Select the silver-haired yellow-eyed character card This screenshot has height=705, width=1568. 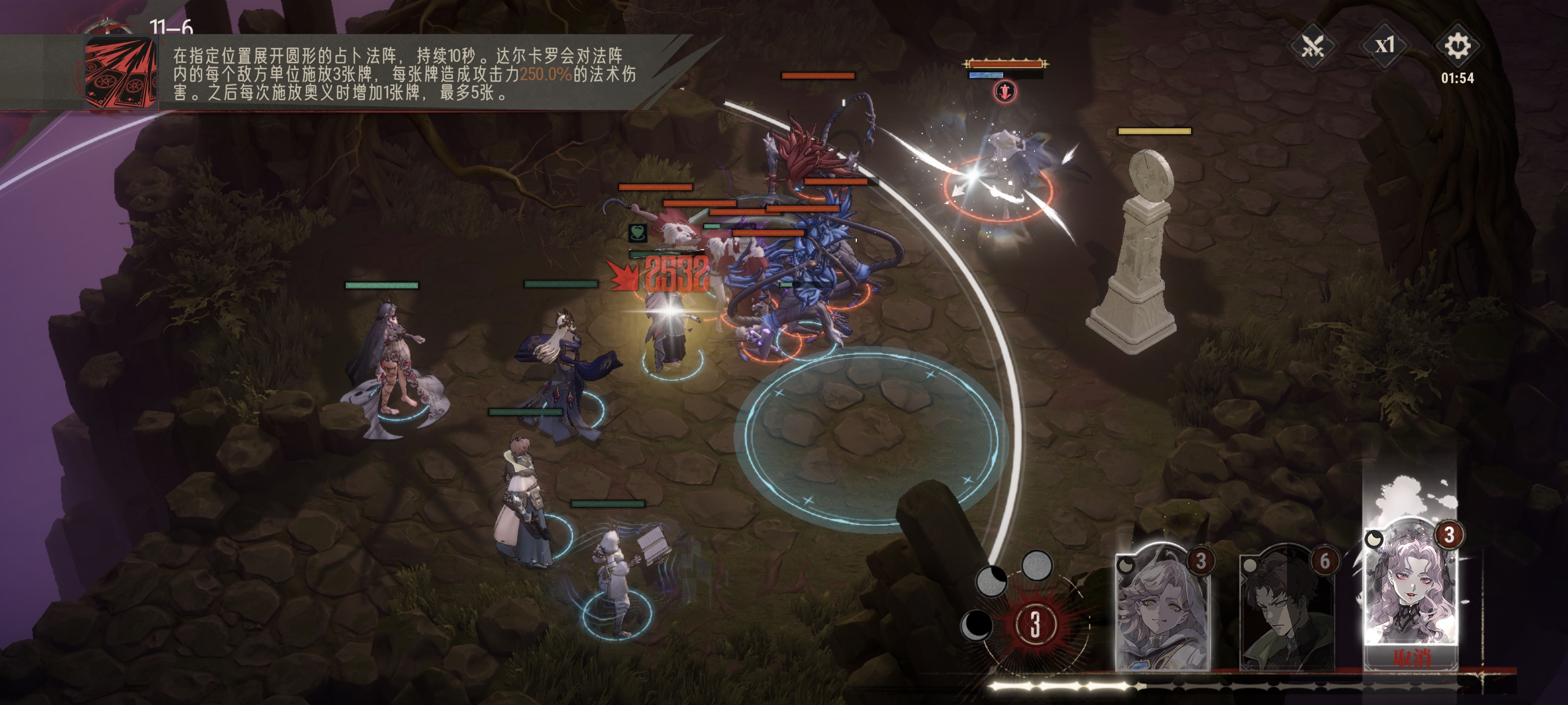1162,608
